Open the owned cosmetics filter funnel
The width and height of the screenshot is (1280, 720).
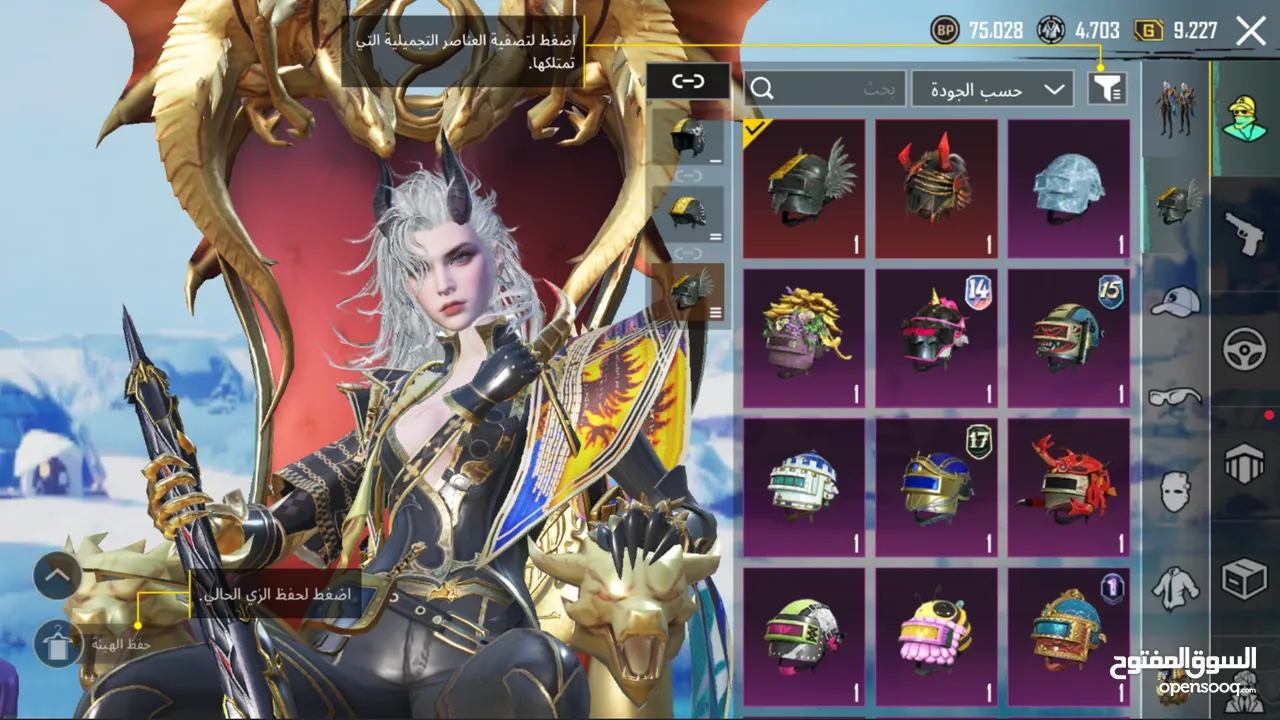coord(1107,89)
